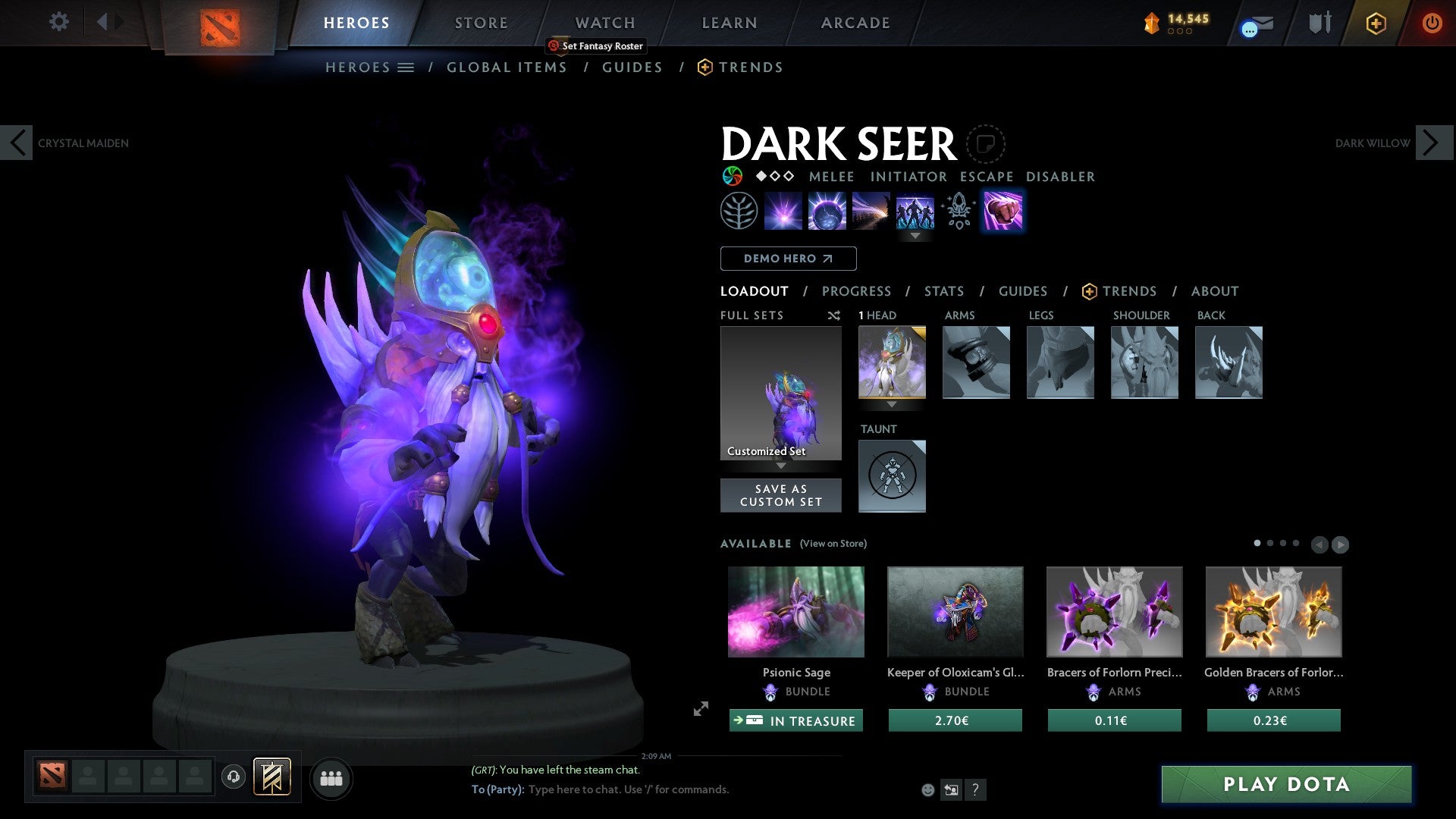
Task: Toggle the shuffle icon next to Full Sets
Action: point(834,315)
